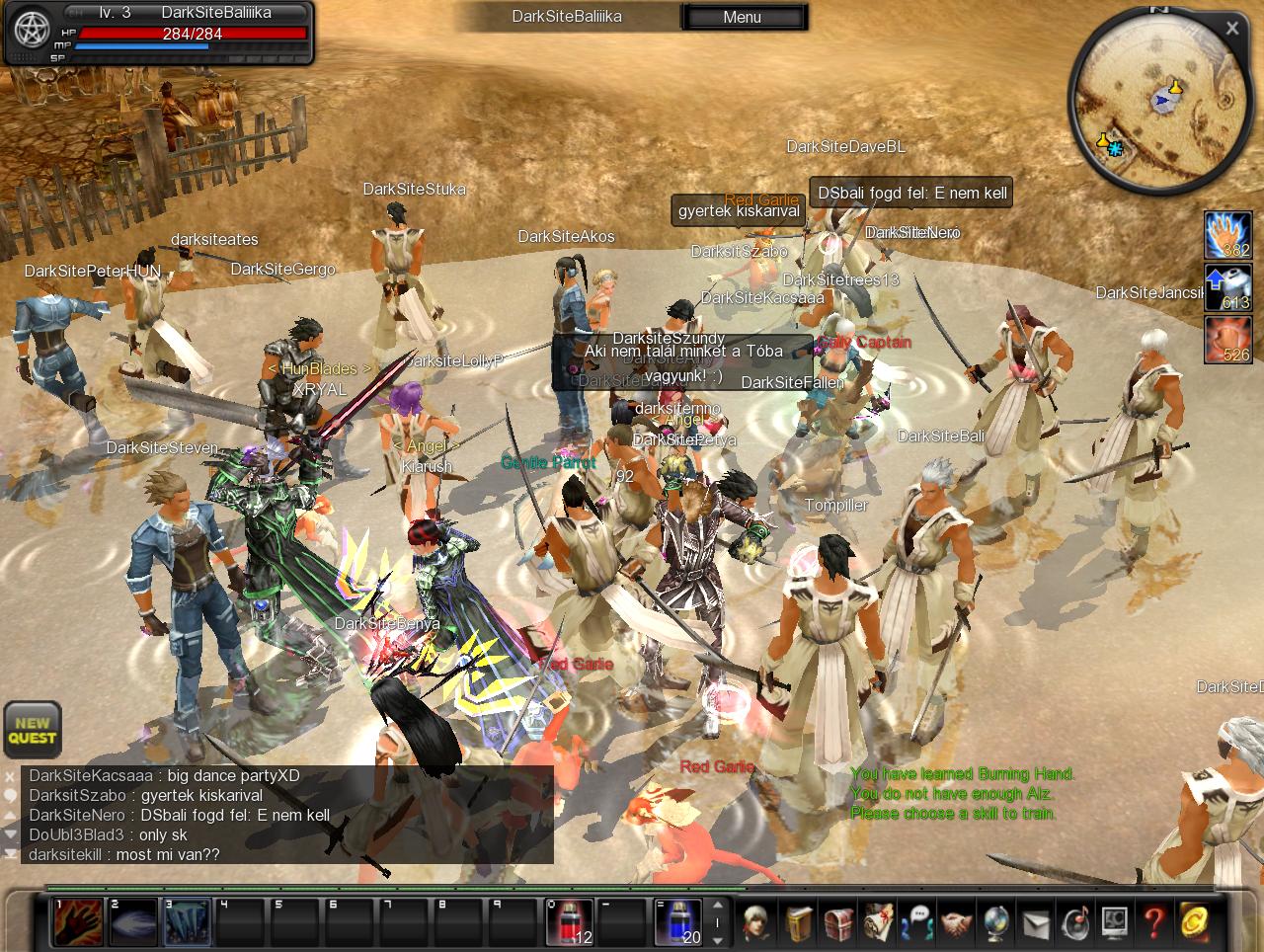The width and height of the screenshot is (1264, 952).
Task: Select the blue glowing hand buff icon
Action: click(x=1227, y=235)
